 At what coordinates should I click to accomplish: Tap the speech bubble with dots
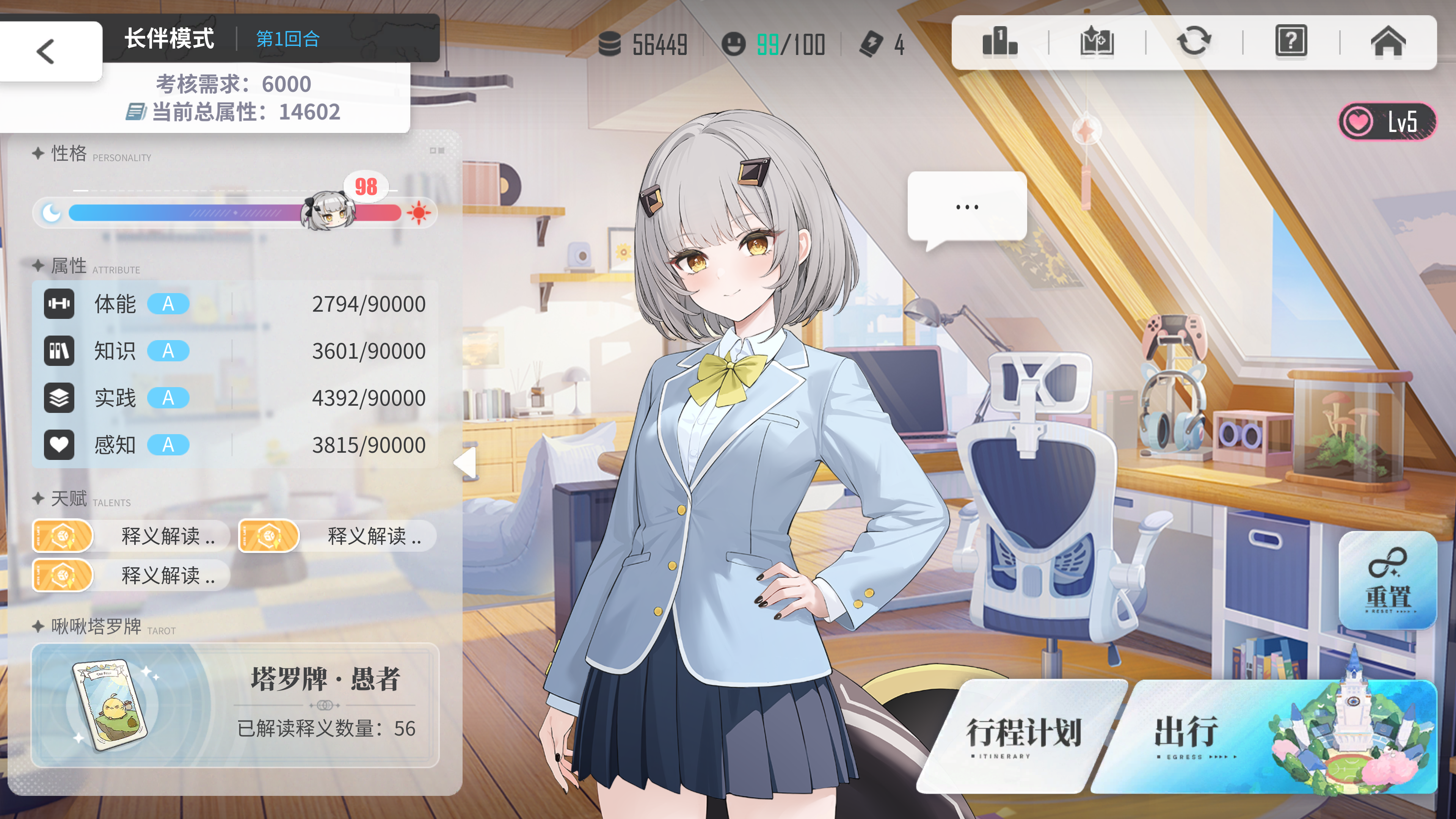(x=966, y=207)
